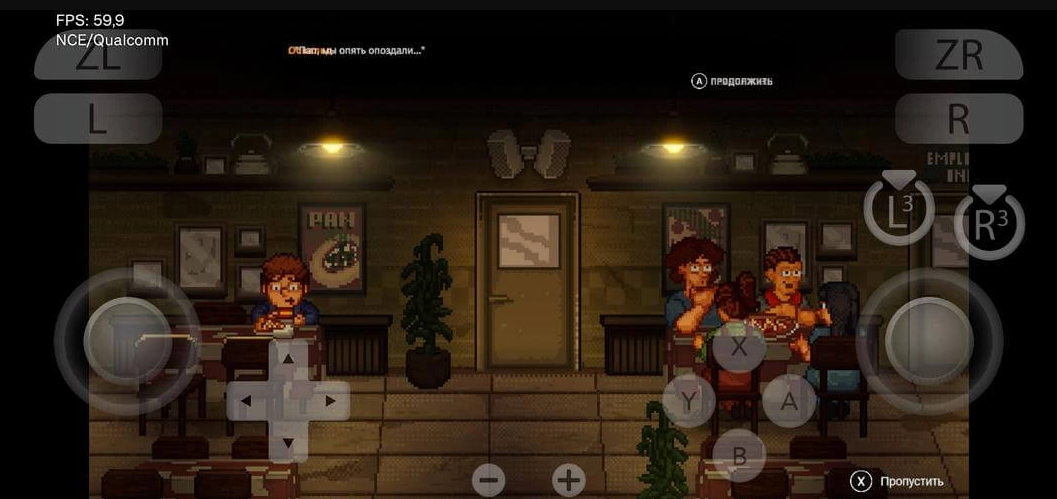Tap the on-screen Y button
Viewport: 1057px width, 499px height.
point(689,401)
